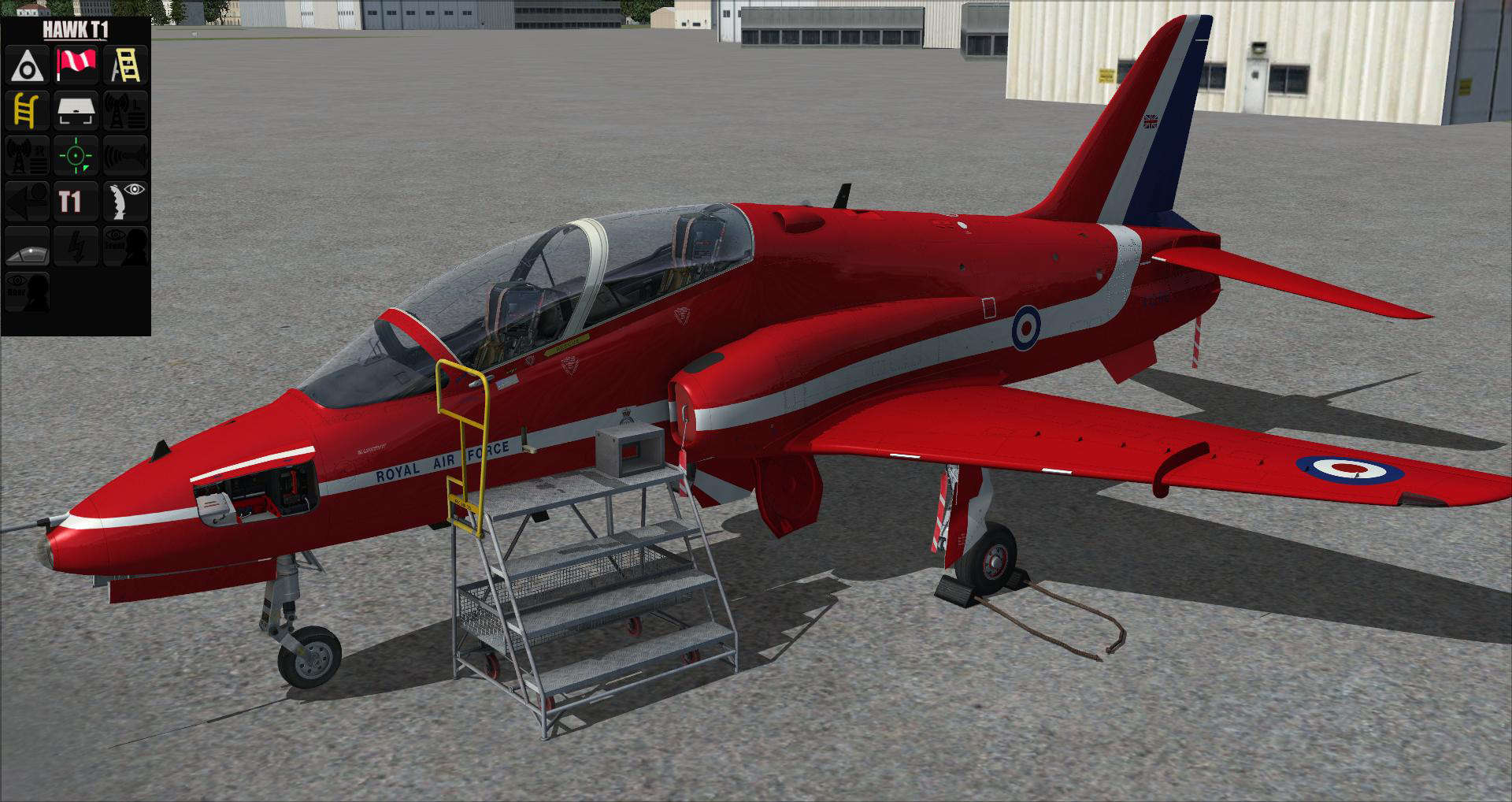Click the sound waves speaker icon
This screenshot has width=1512, height=802.
point(126,155)
